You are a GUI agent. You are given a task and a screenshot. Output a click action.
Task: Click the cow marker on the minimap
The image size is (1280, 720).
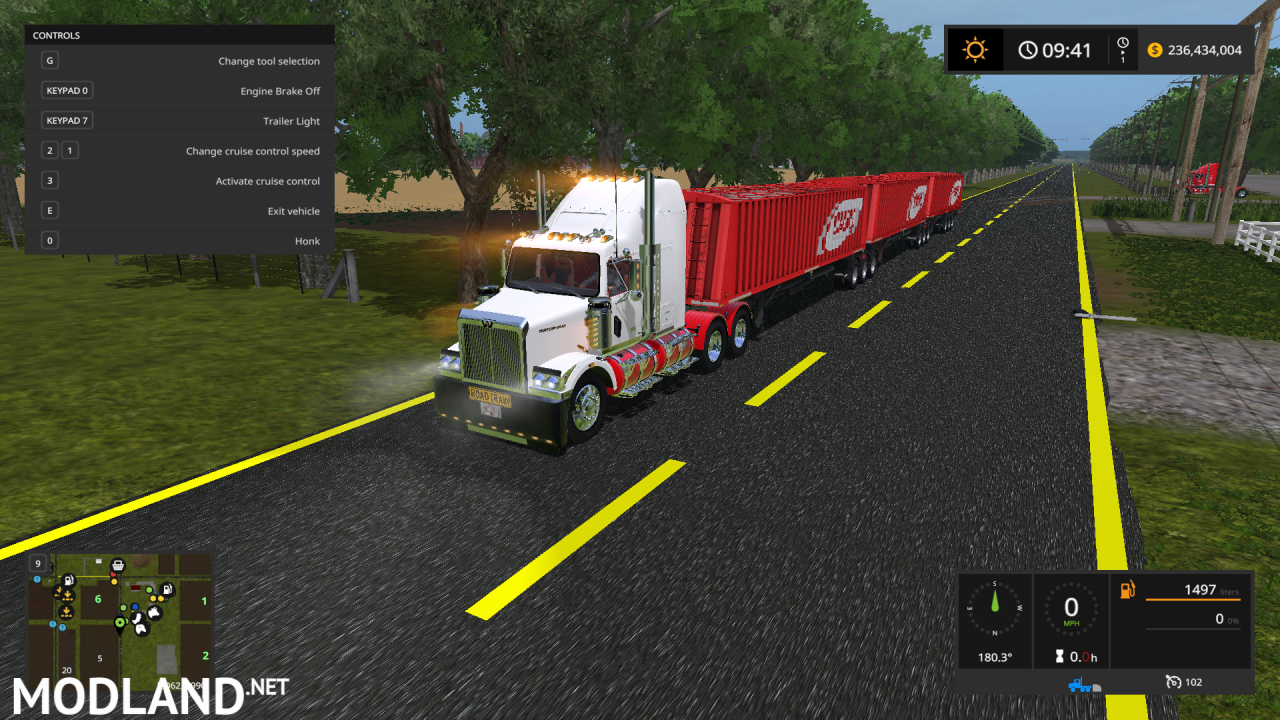point(154,612)
